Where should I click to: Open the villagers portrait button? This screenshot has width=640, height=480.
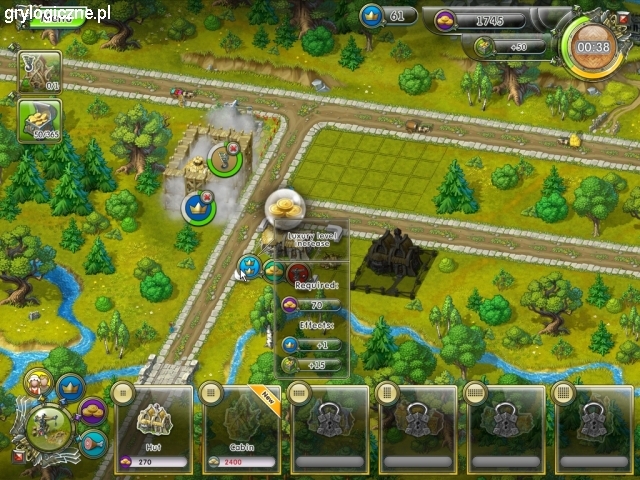point(38,383)
